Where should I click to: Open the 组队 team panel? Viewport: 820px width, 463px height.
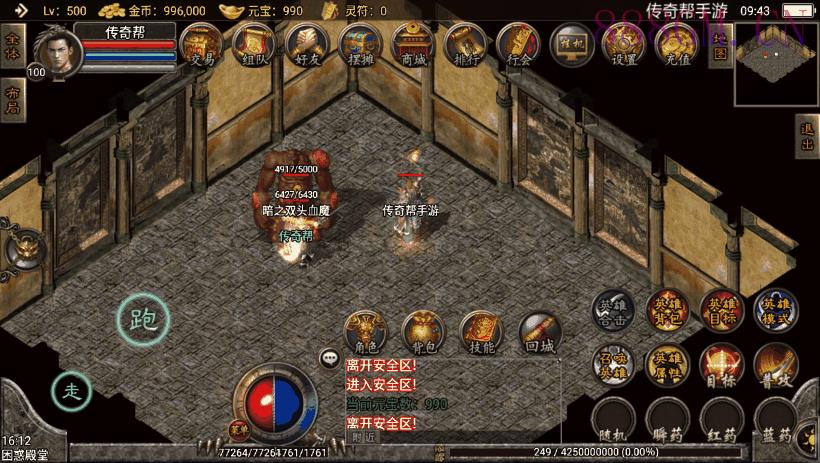click(x=253, y=45)
